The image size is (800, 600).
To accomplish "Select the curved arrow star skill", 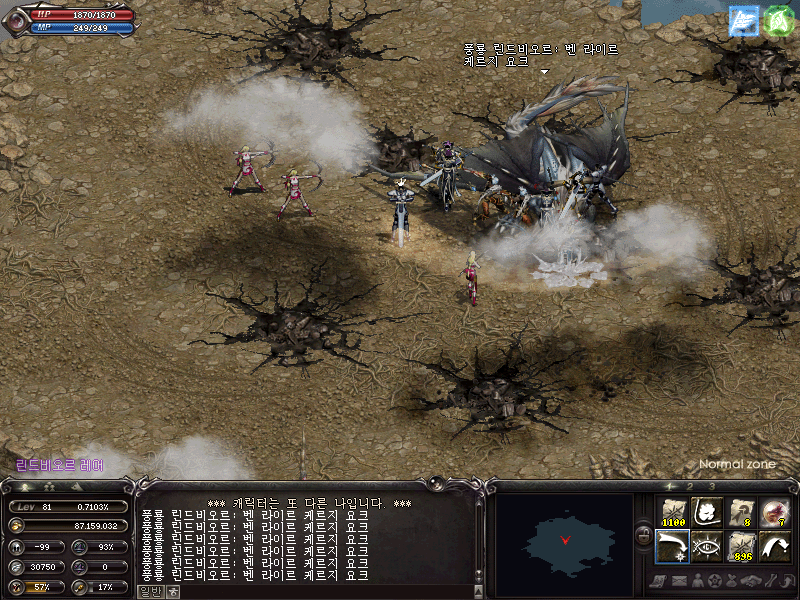I will (x=672, y=546).
